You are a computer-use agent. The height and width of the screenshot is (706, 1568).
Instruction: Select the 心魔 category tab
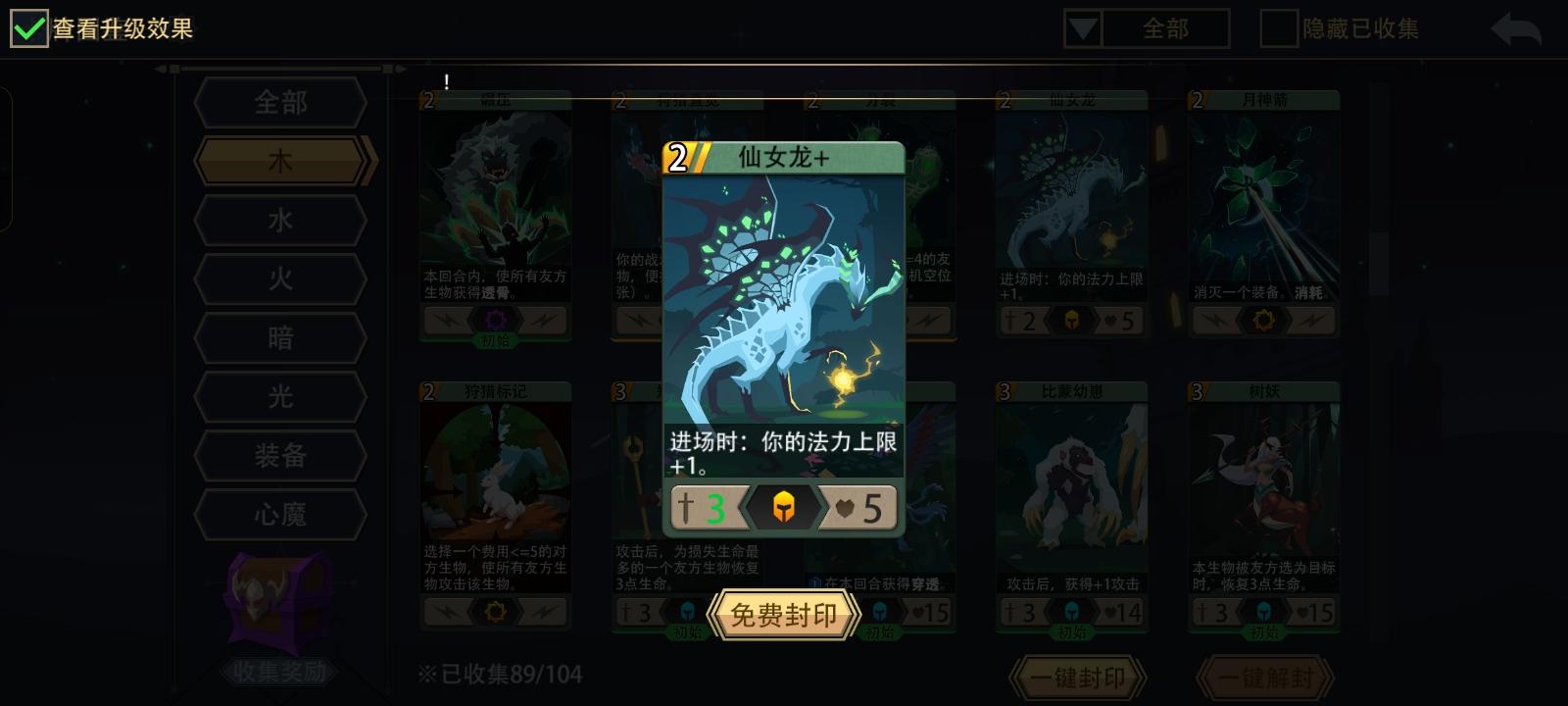(x=279, y=515)
